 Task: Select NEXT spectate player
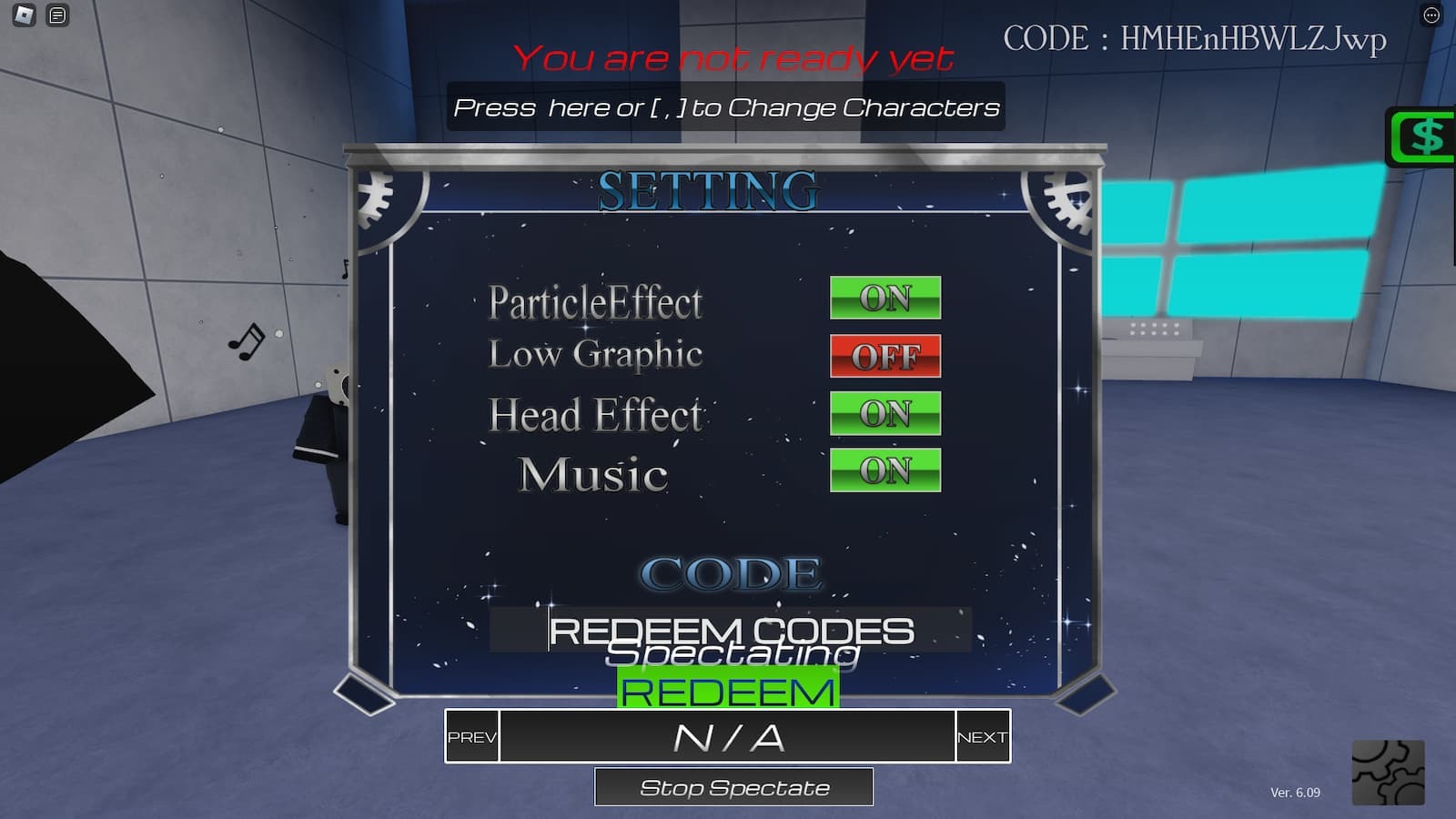(x=983, y=736)
